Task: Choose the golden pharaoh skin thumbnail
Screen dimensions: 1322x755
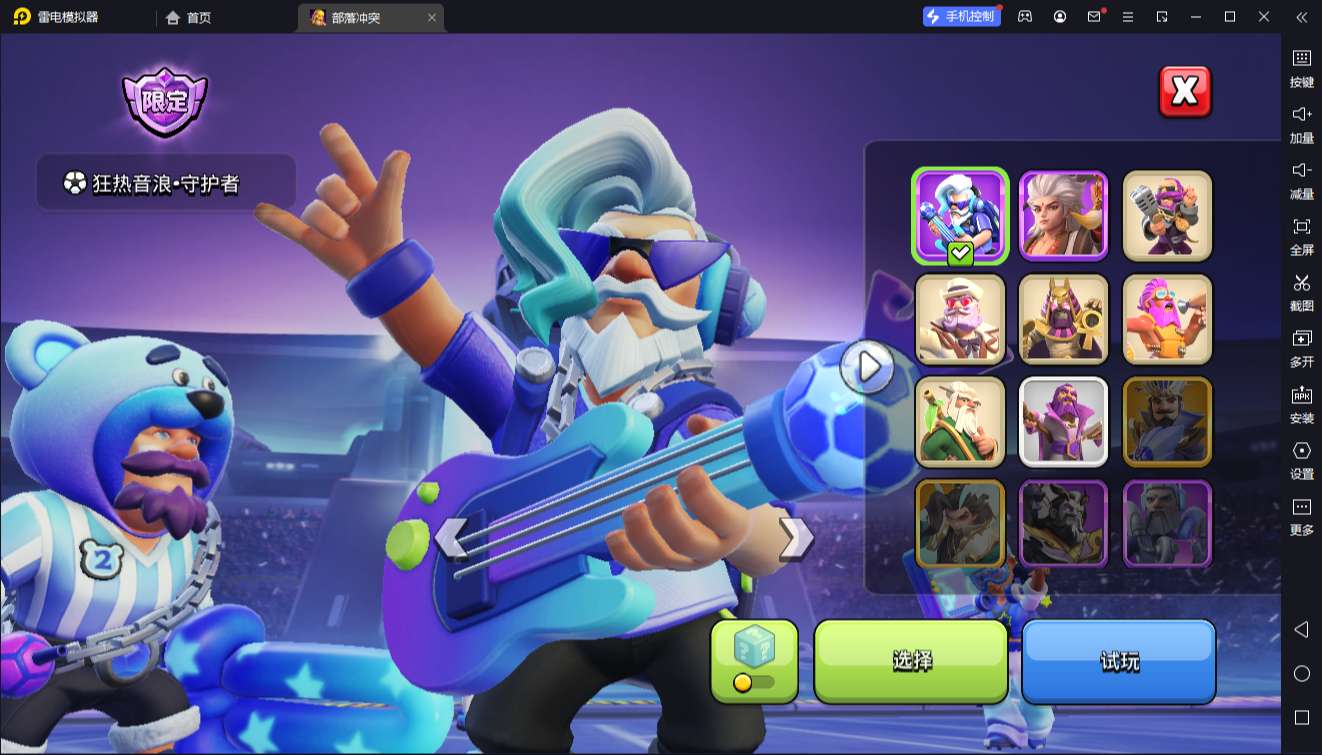Action: coord(1063,318)
